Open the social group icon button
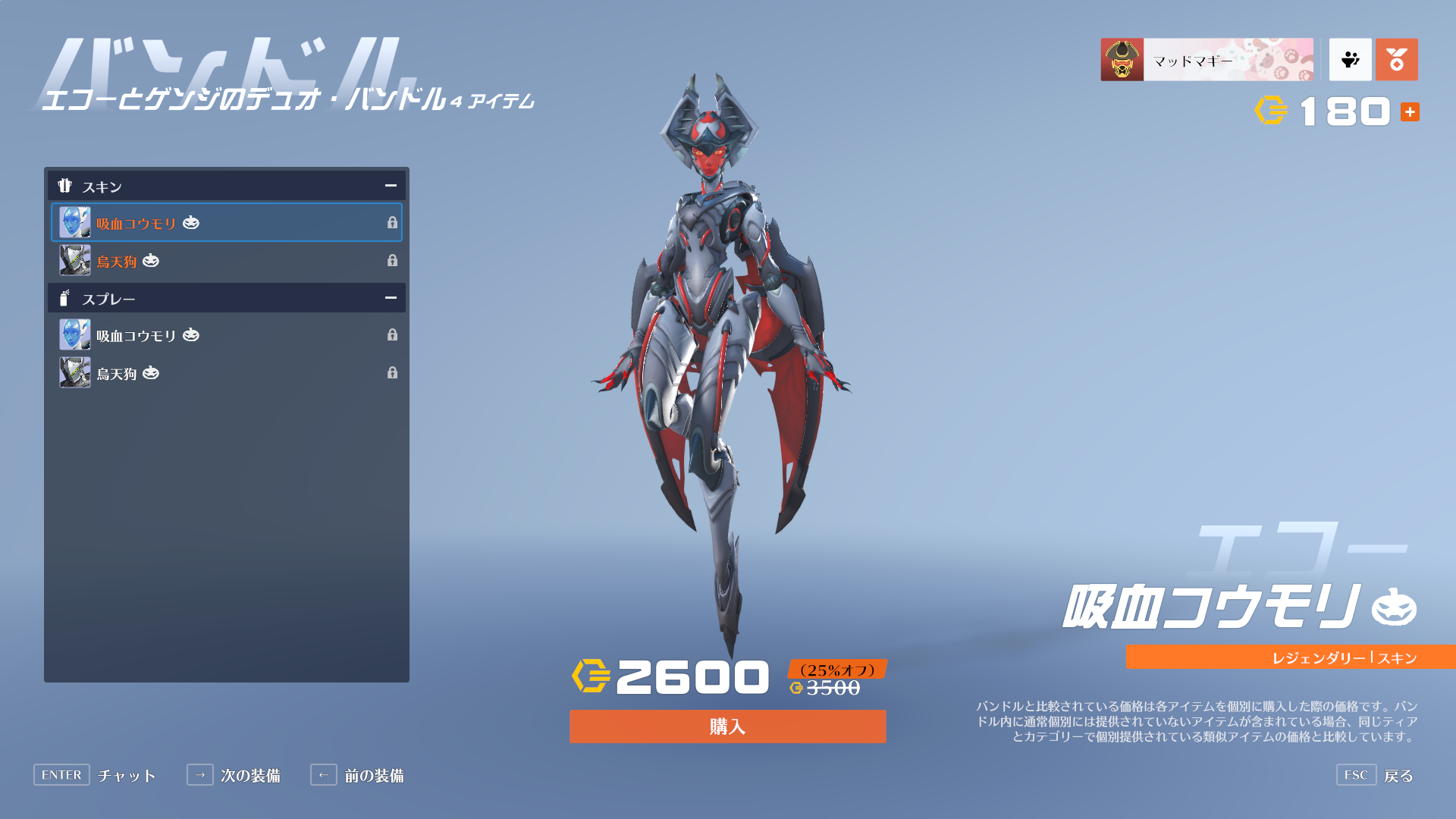 tap(1350, 60)
